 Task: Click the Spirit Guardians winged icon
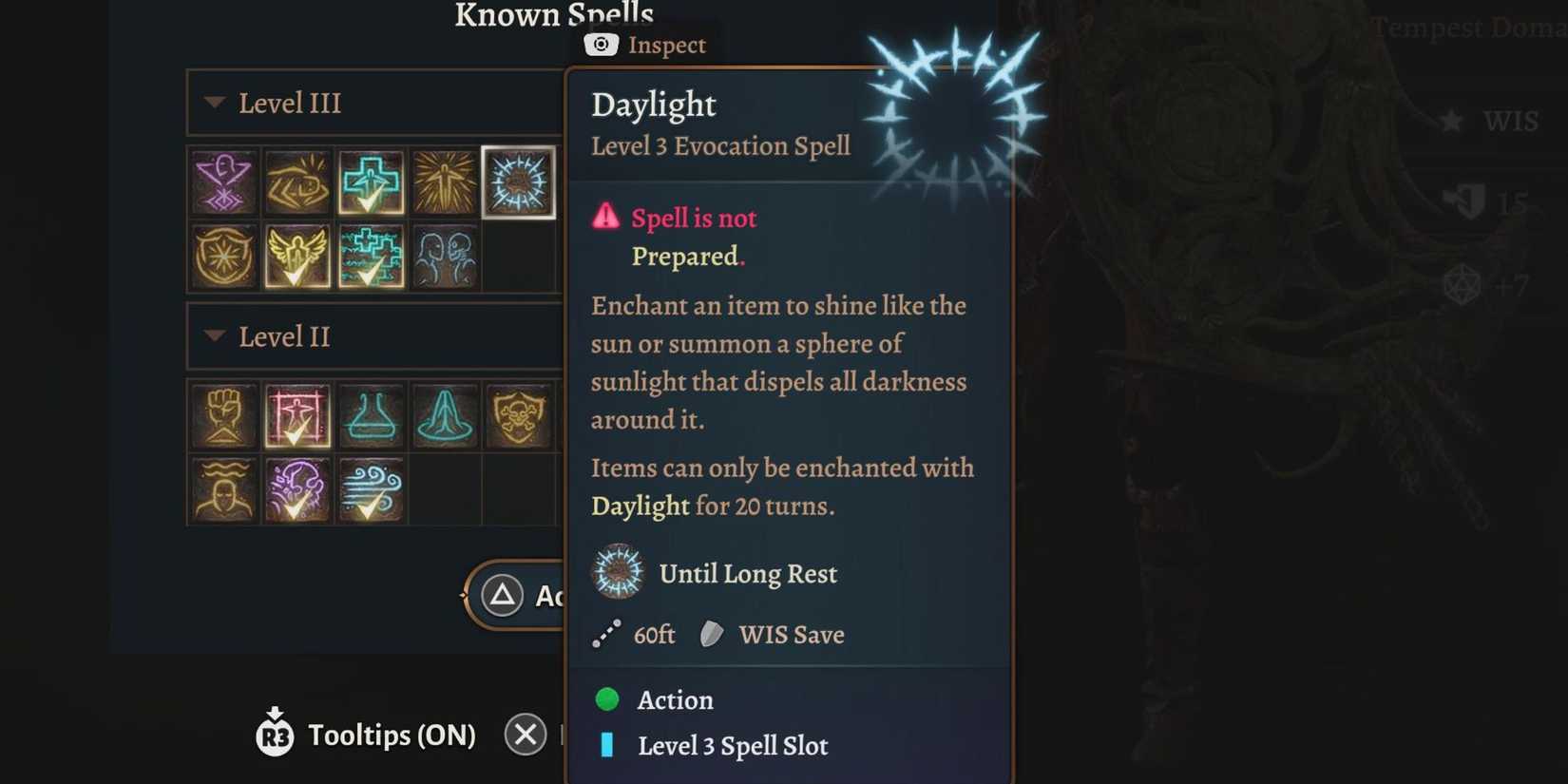click(x=297, y=257)
